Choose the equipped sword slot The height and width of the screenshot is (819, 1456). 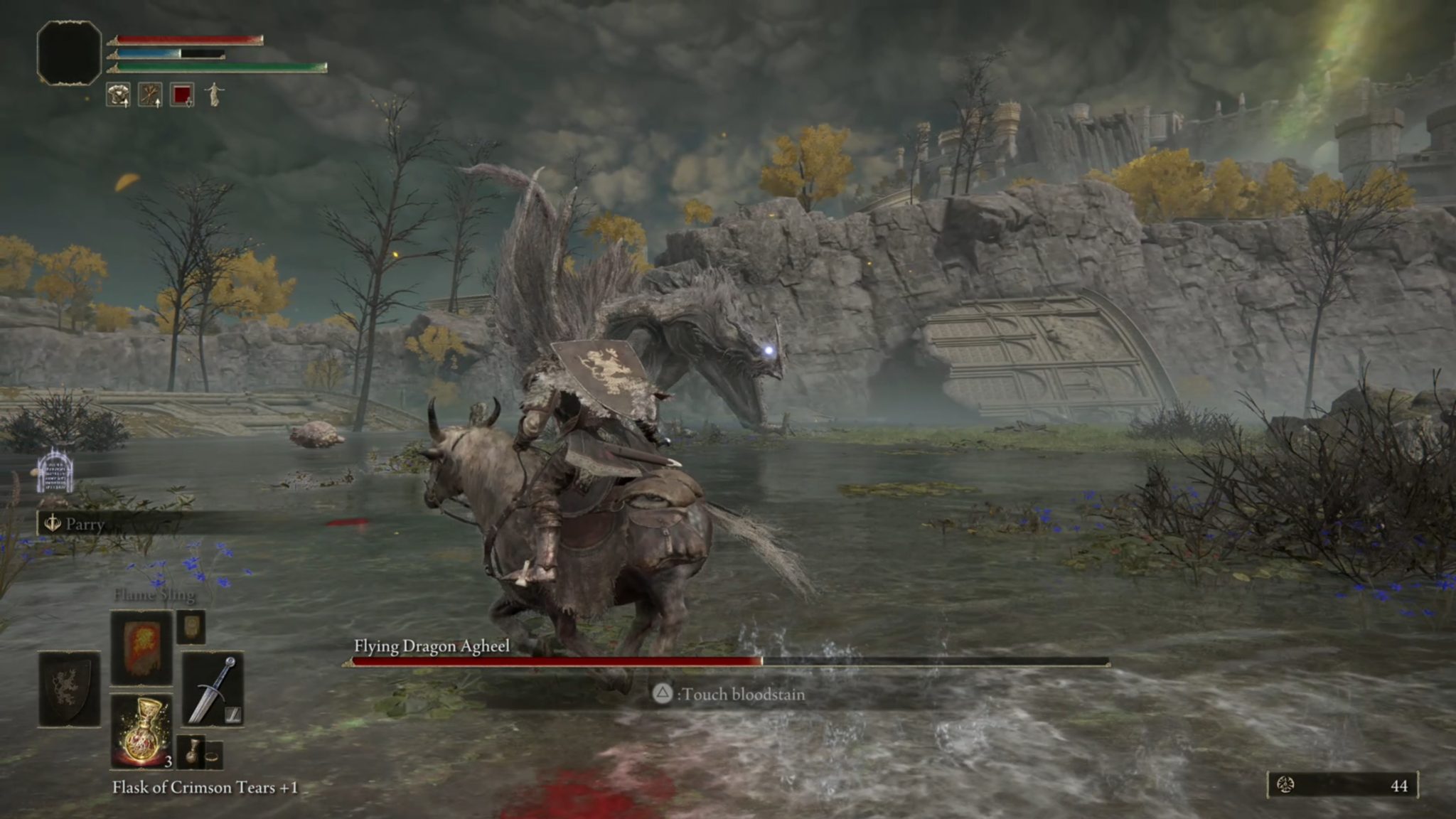(213, 688)
